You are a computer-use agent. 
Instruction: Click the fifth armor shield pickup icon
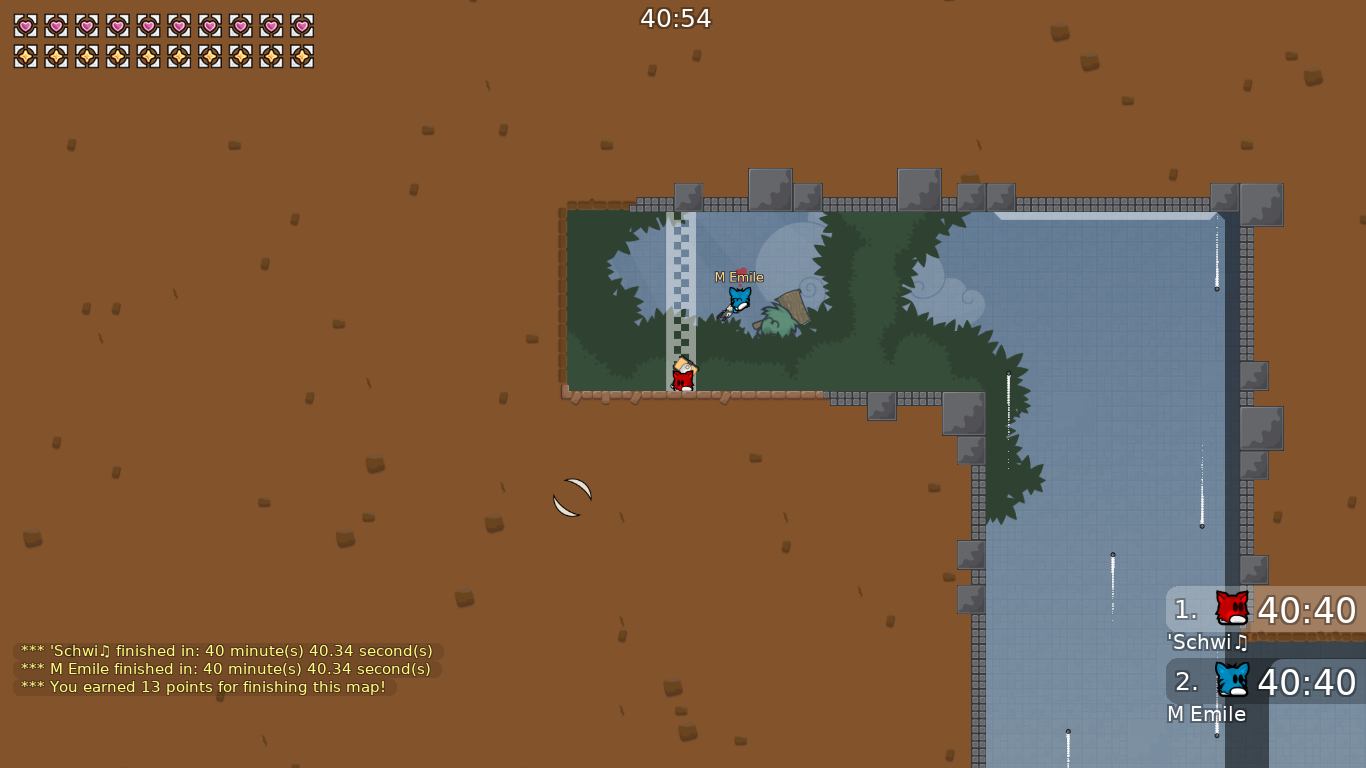tap(150, 55)
